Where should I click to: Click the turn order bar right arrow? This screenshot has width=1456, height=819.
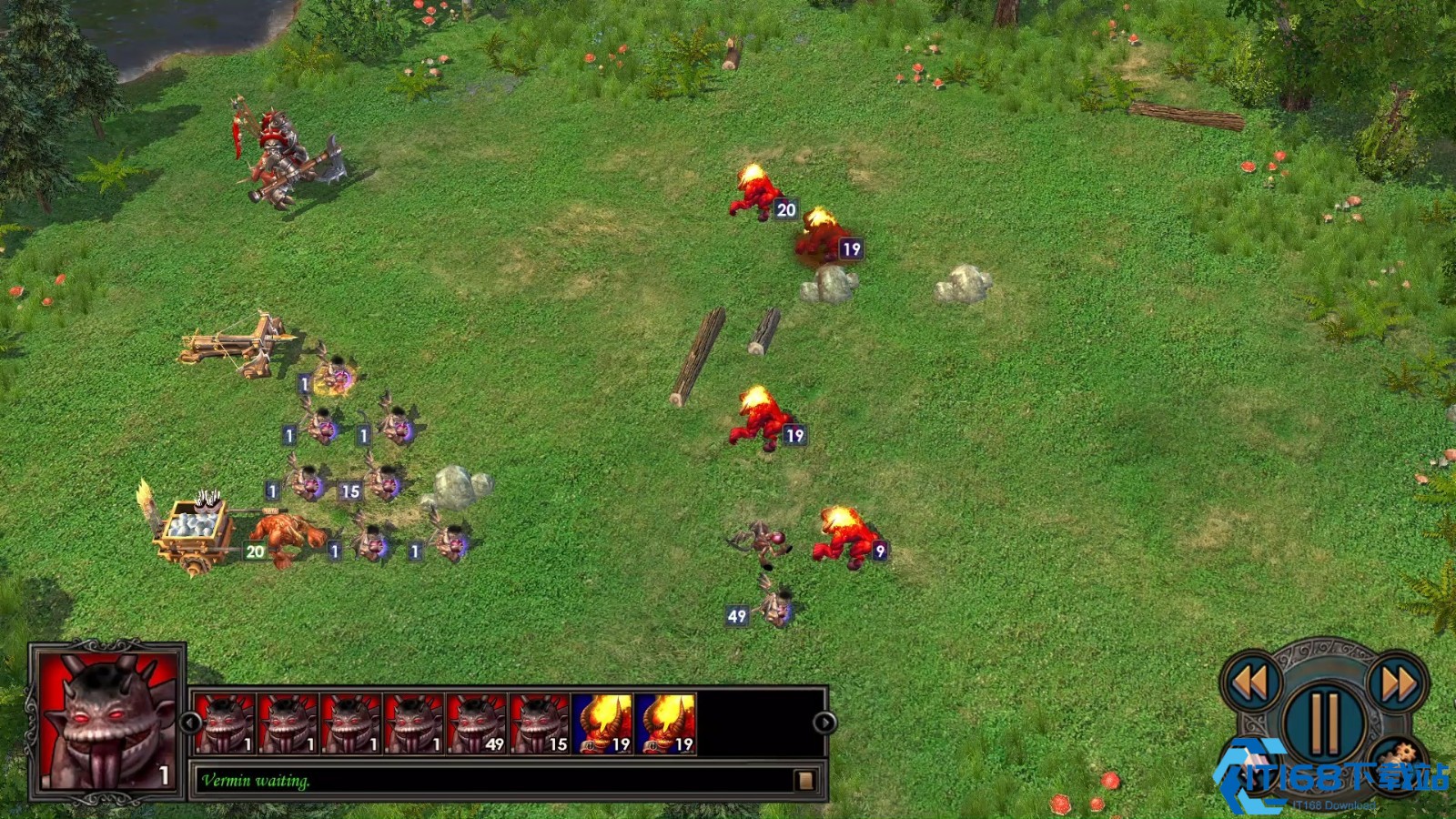click(824, 723)
